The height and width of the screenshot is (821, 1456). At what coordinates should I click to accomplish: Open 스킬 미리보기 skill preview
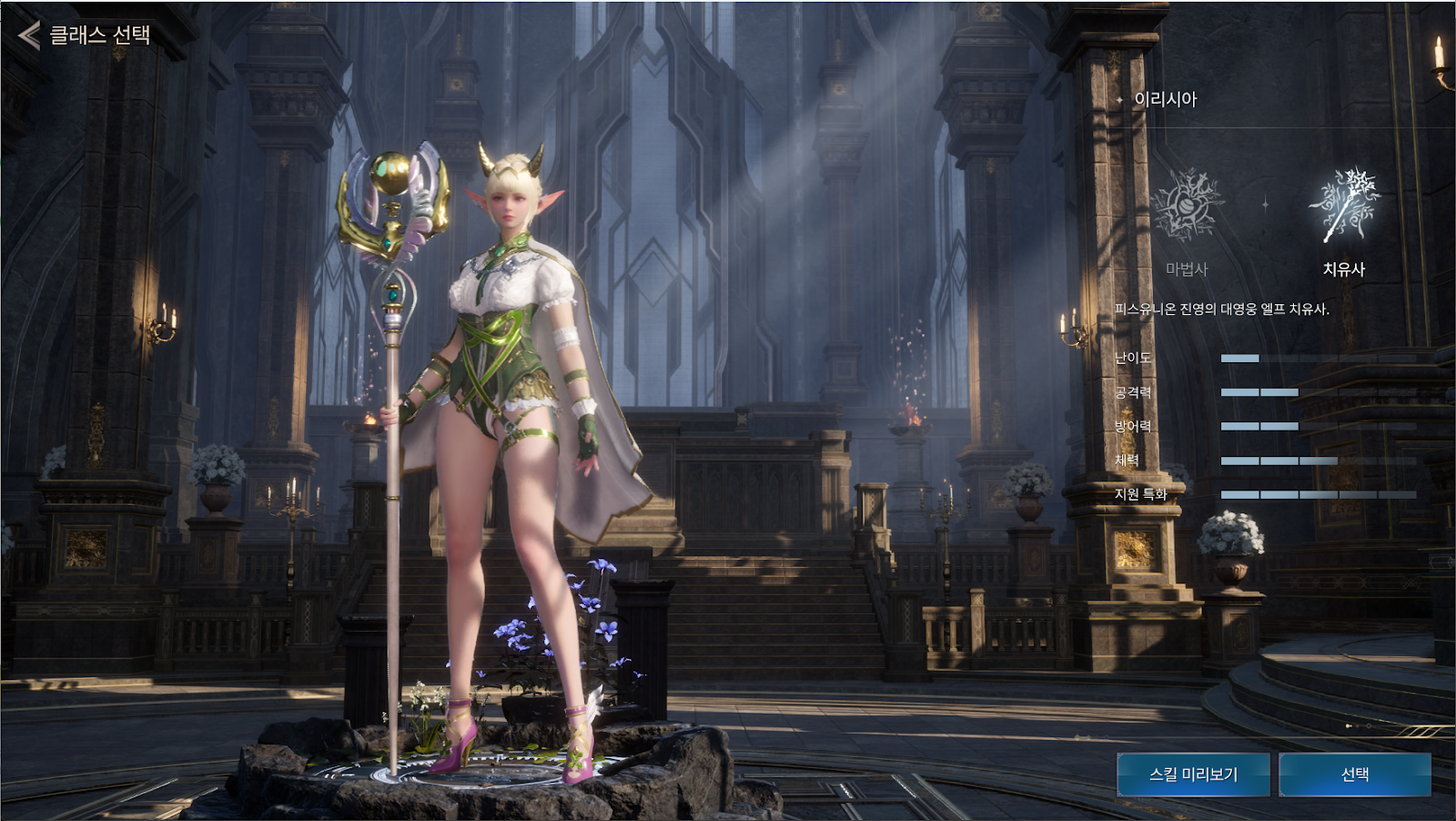[x=1193, y=775]
